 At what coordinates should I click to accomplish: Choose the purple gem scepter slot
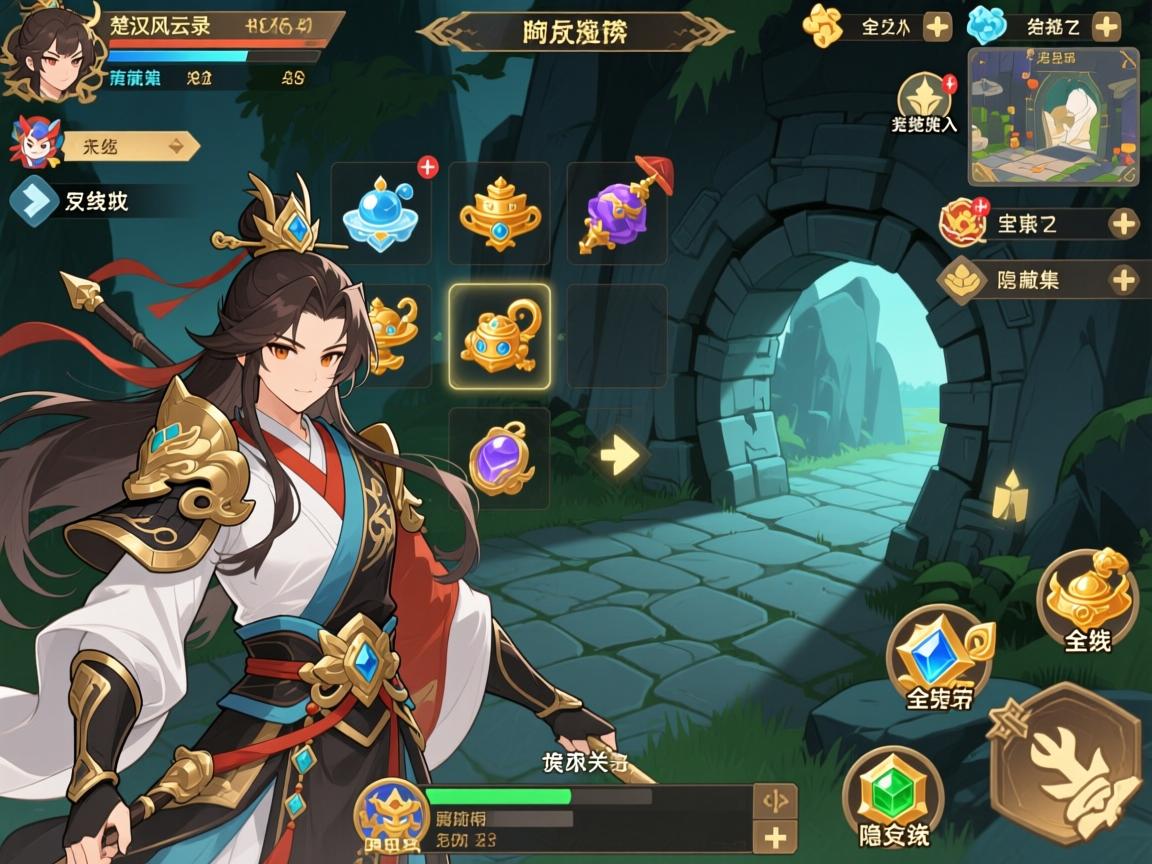[617, 213]
